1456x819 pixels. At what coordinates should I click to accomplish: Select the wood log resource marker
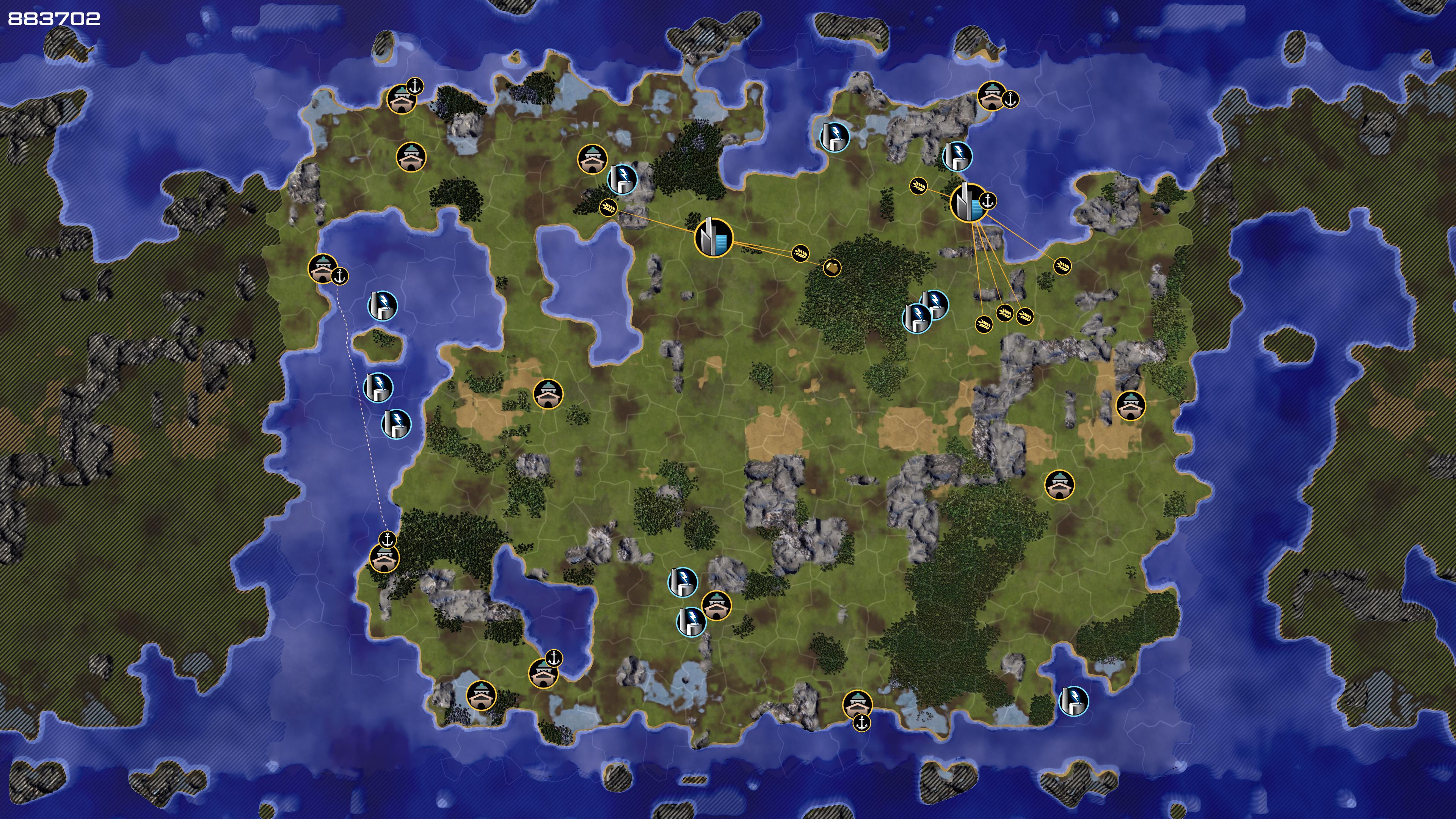832,267
